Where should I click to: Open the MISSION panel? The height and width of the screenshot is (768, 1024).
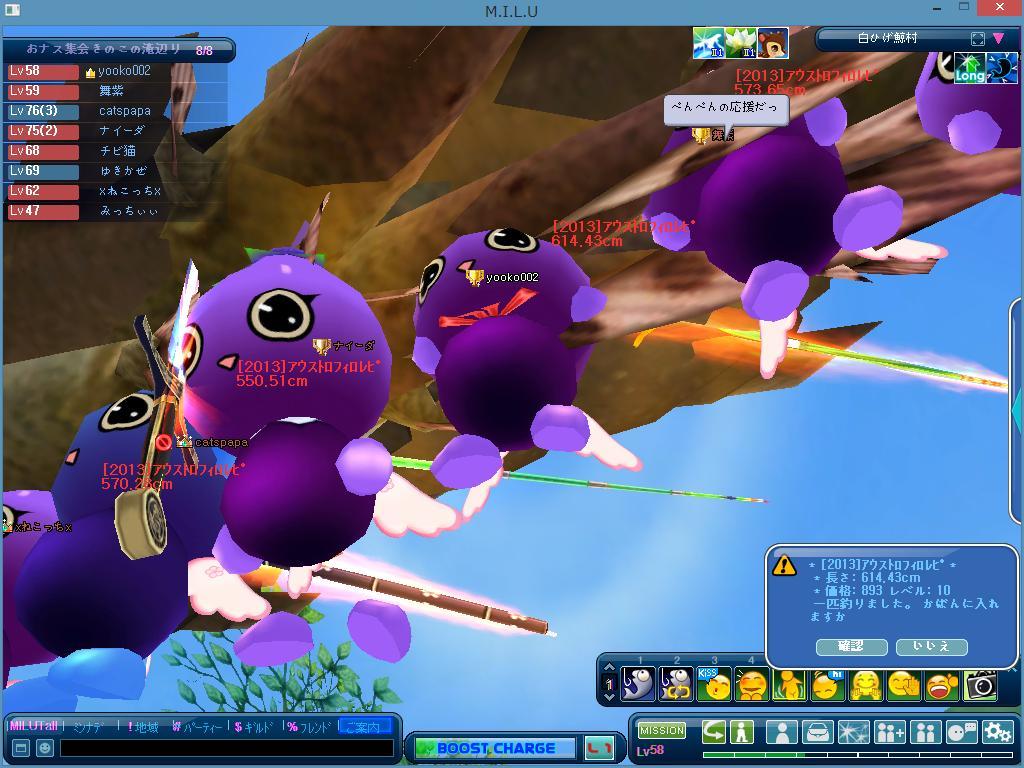coord(662,731)
